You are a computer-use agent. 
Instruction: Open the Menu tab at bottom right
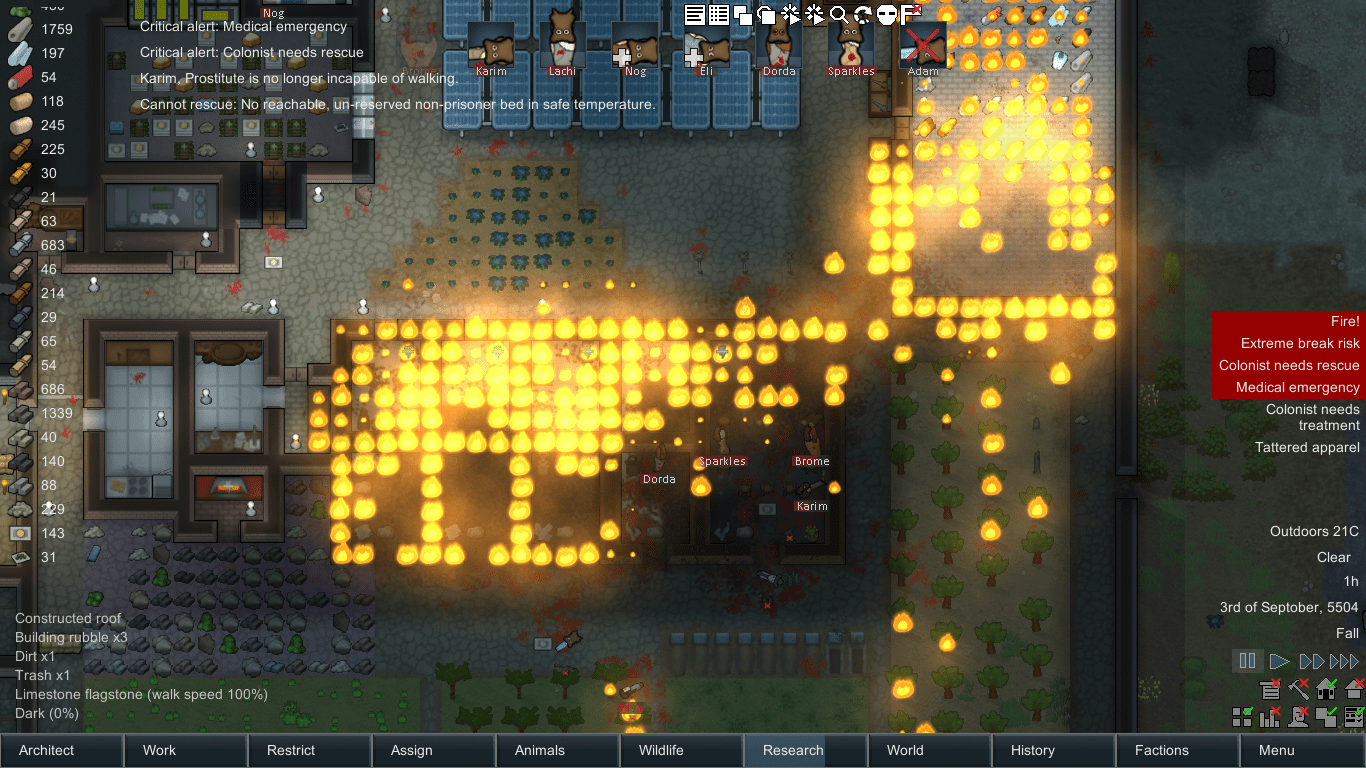pyautogui.click(x=1276, y=750)
